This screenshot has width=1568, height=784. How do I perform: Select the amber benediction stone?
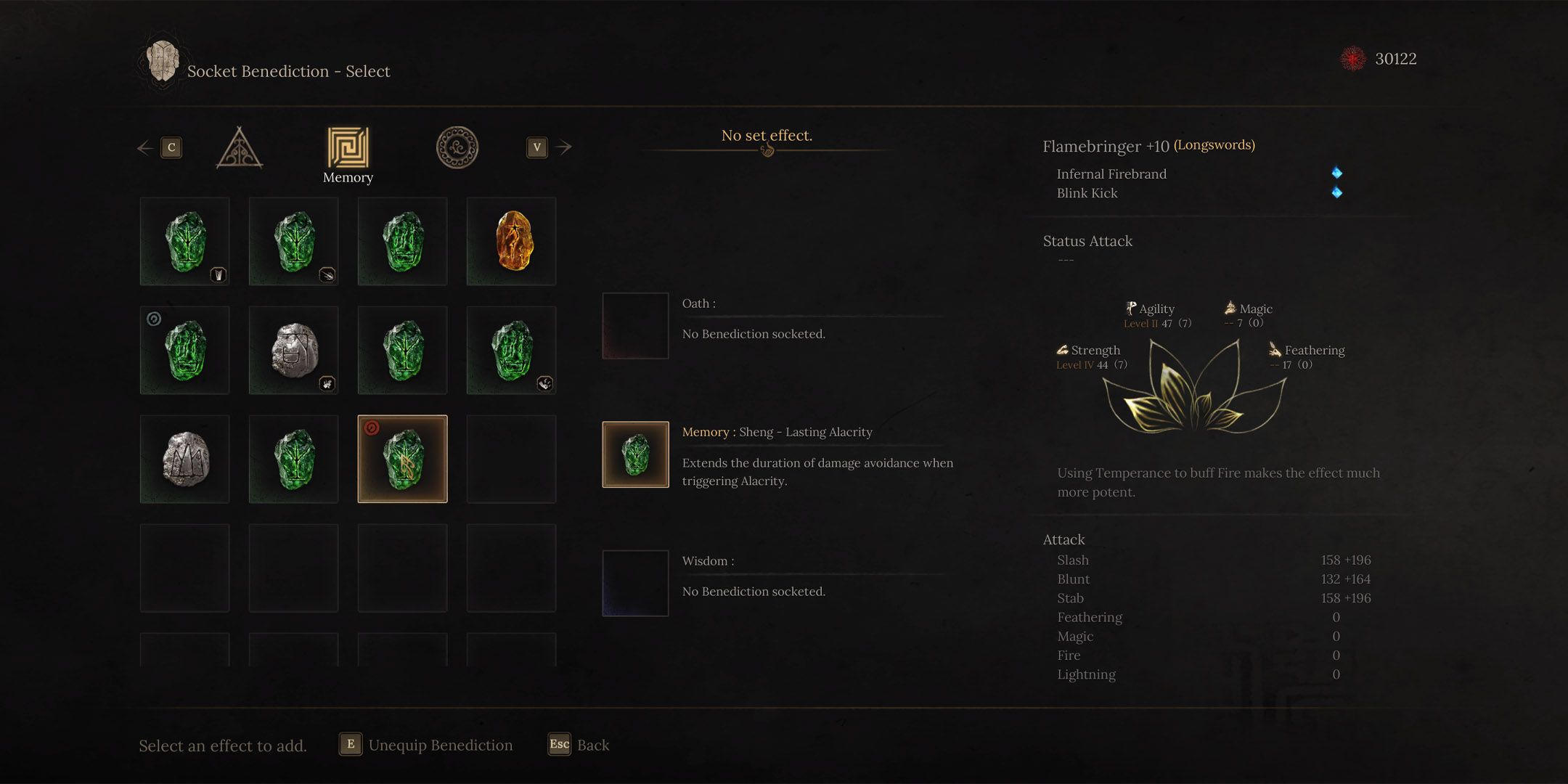point(512,242)
